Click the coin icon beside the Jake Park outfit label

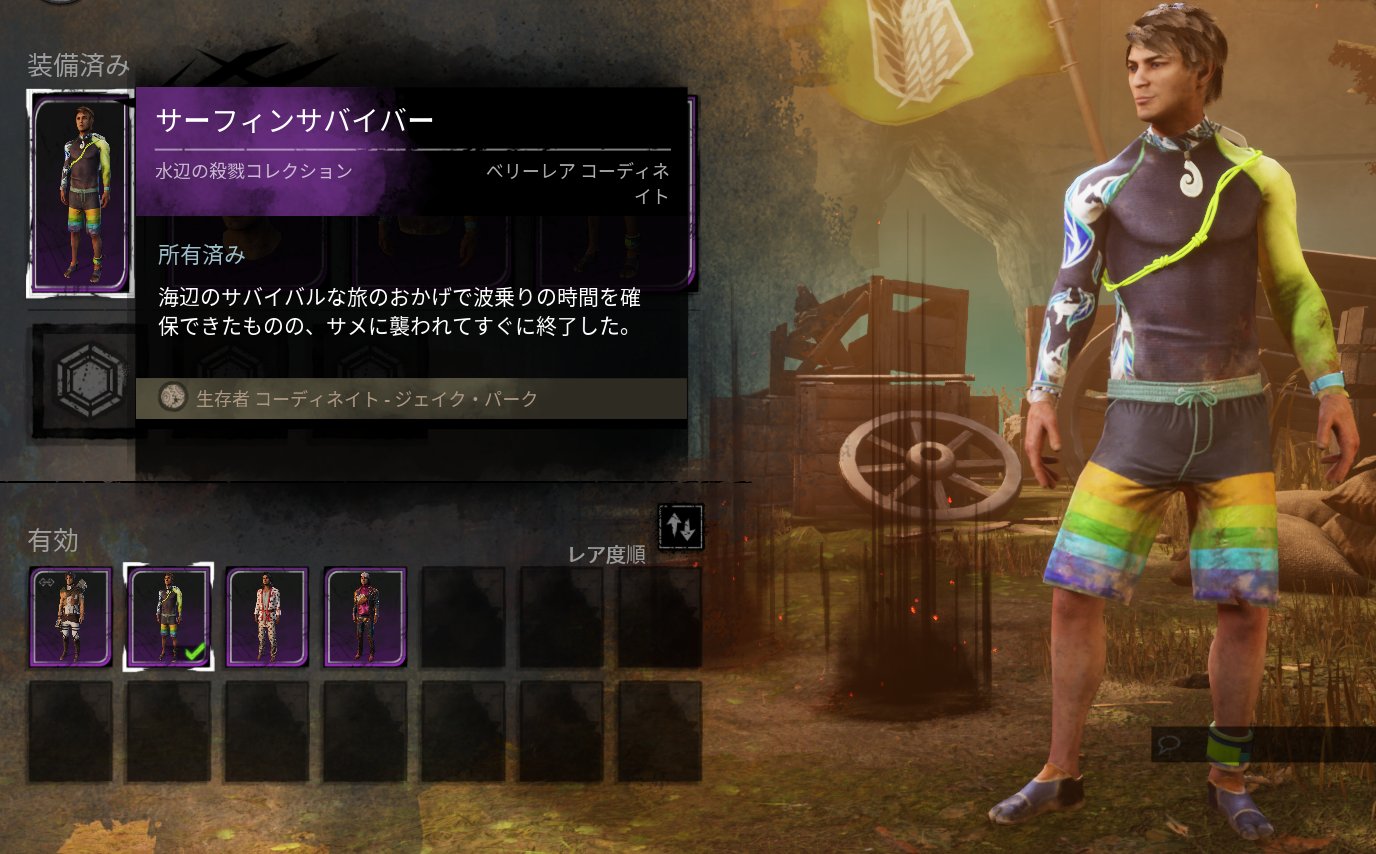pos(172,398)
